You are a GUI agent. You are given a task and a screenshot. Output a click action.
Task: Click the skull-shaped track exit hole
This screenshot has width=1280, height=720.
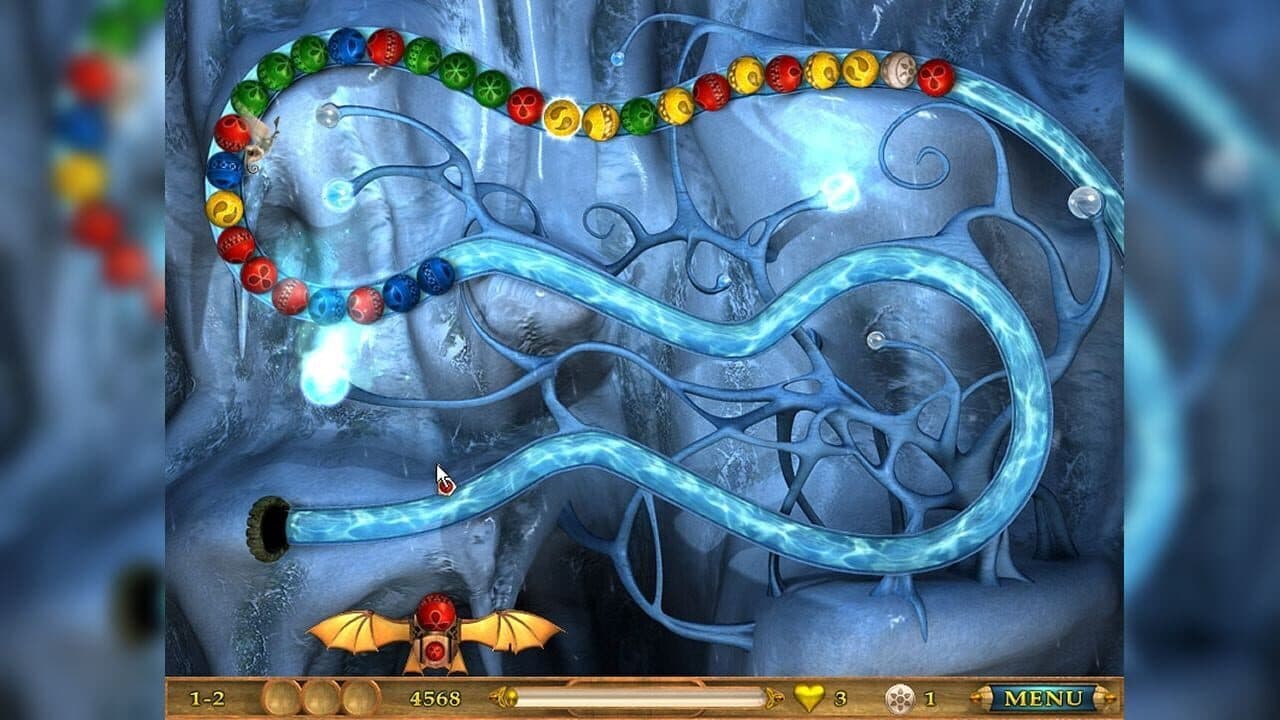(268, 526)
